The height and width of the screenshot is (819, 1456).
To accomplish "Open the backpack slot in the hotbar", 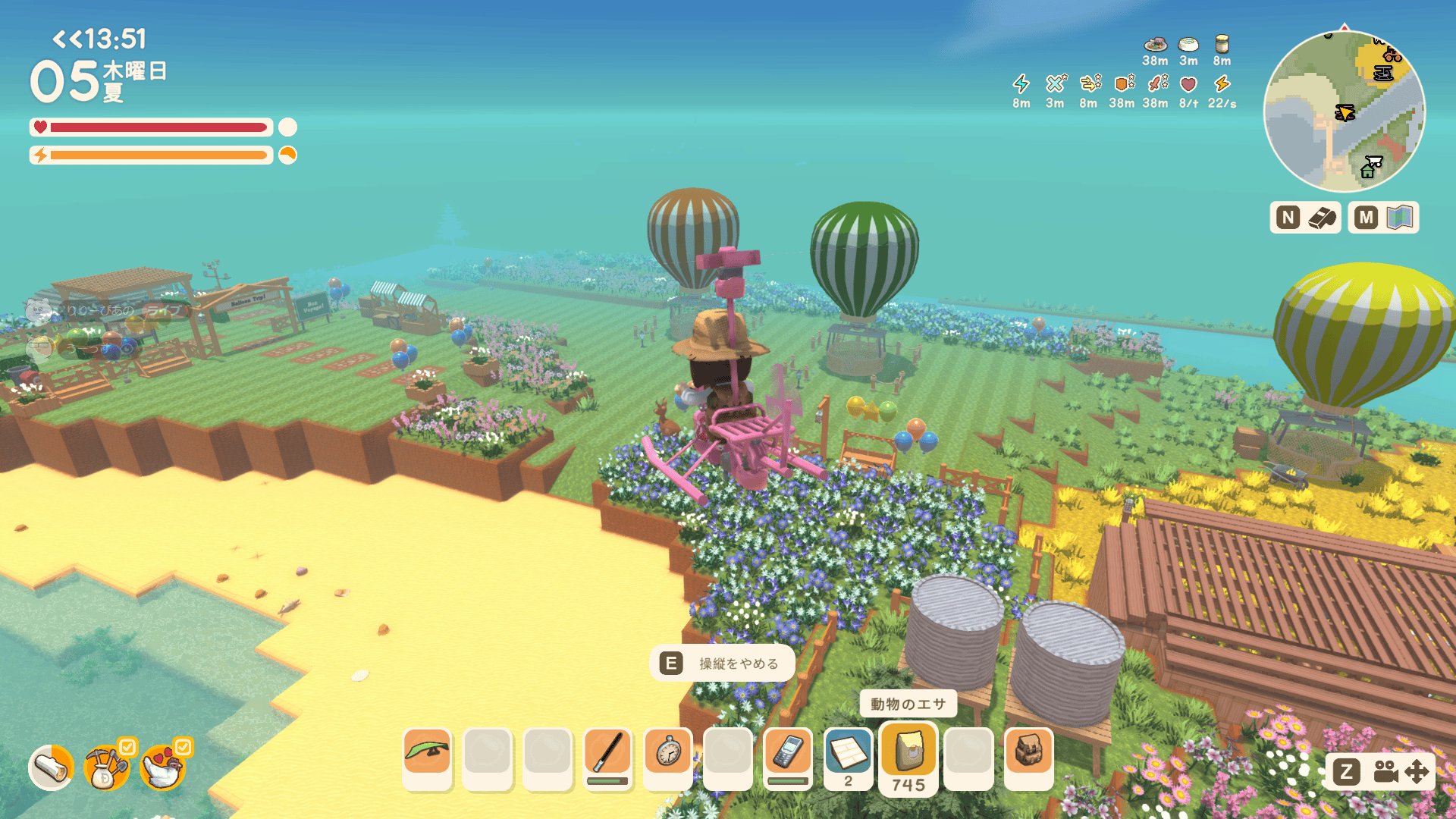I will (x=1029, y=753).
